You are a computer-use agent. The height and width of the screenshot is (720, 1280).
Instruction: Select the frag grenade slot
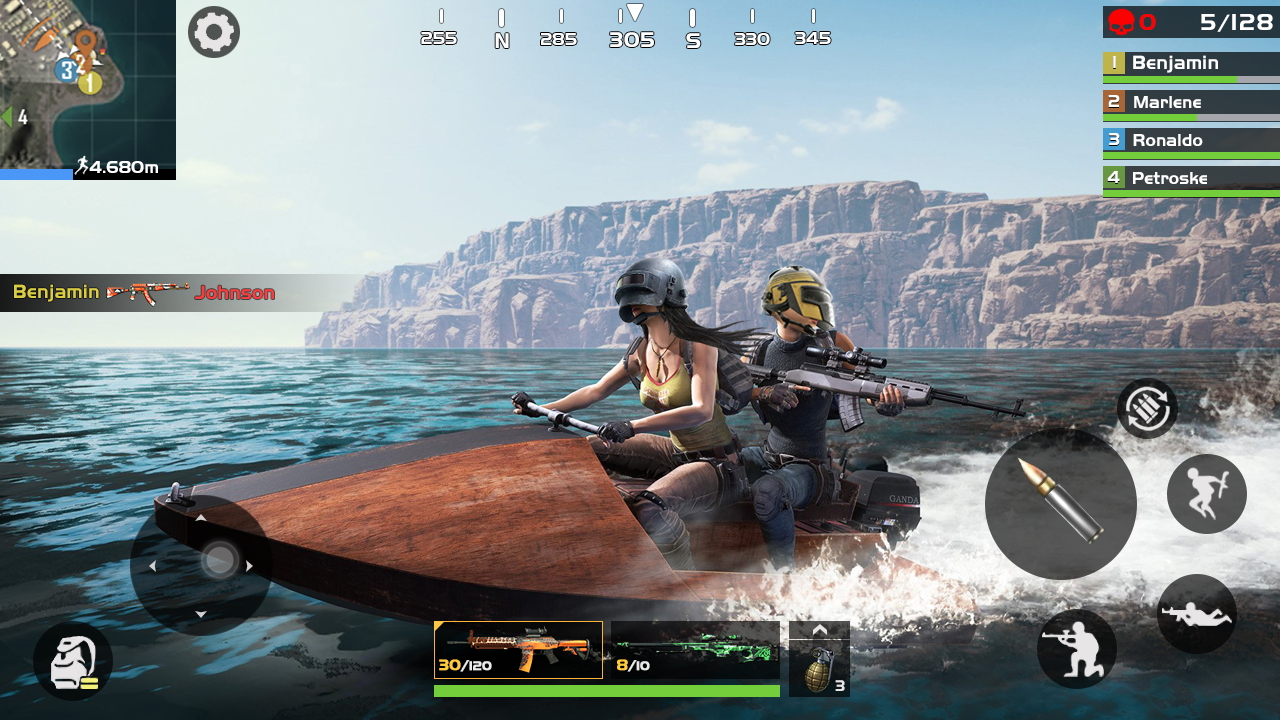(x=819, y=668)
